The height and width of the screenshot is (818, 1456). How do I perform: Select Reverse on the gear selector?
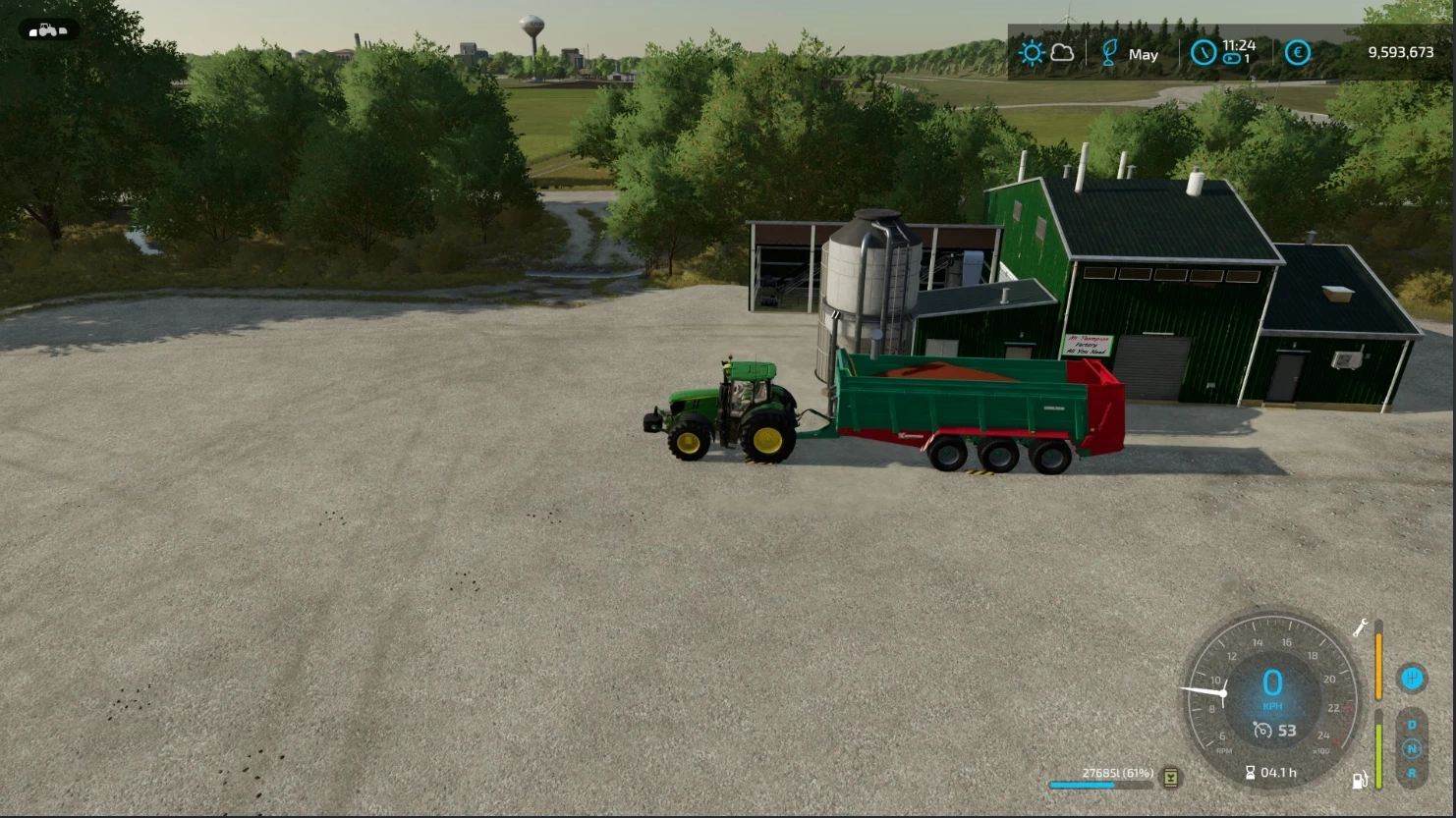[x=1412, y=772]
